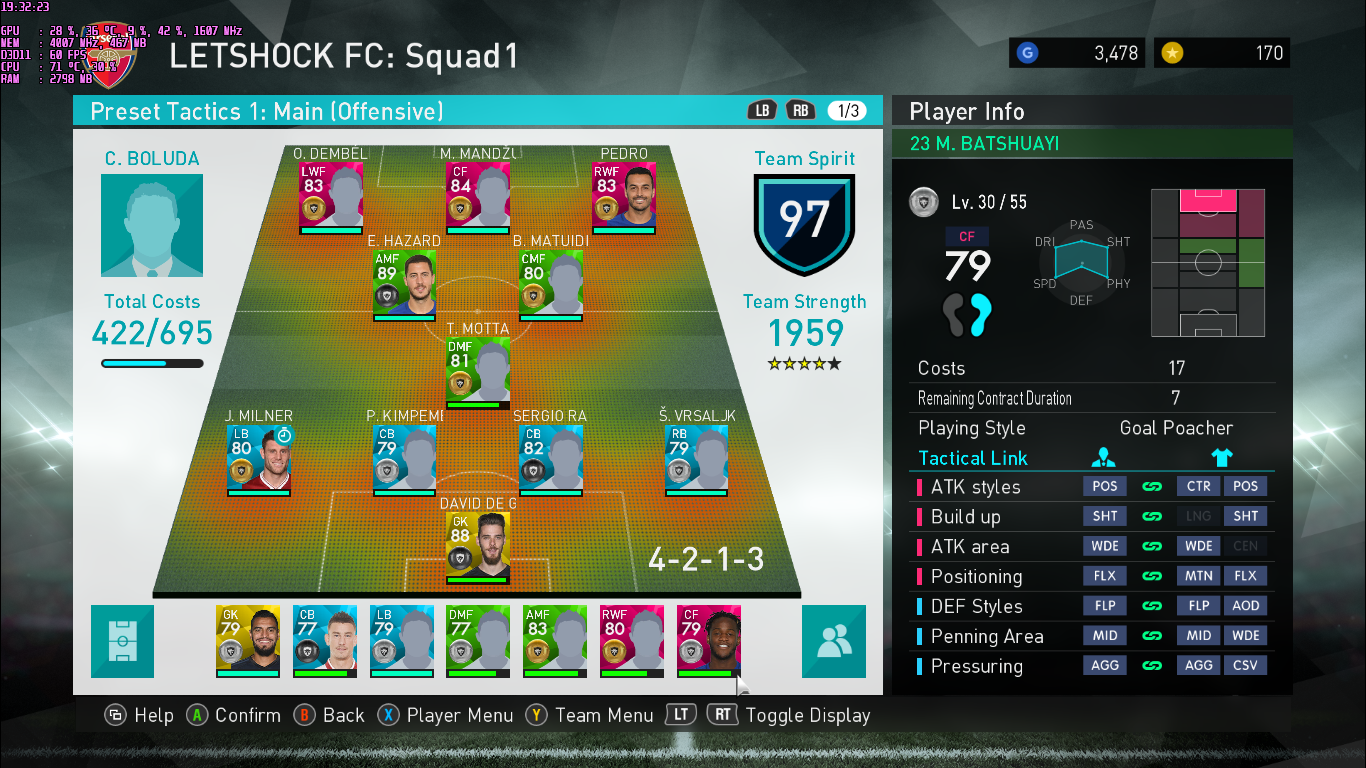Pick P. Kimpembe's CB card
Viewport: 1366px width, 768px height.
click(x=404, y=460)
